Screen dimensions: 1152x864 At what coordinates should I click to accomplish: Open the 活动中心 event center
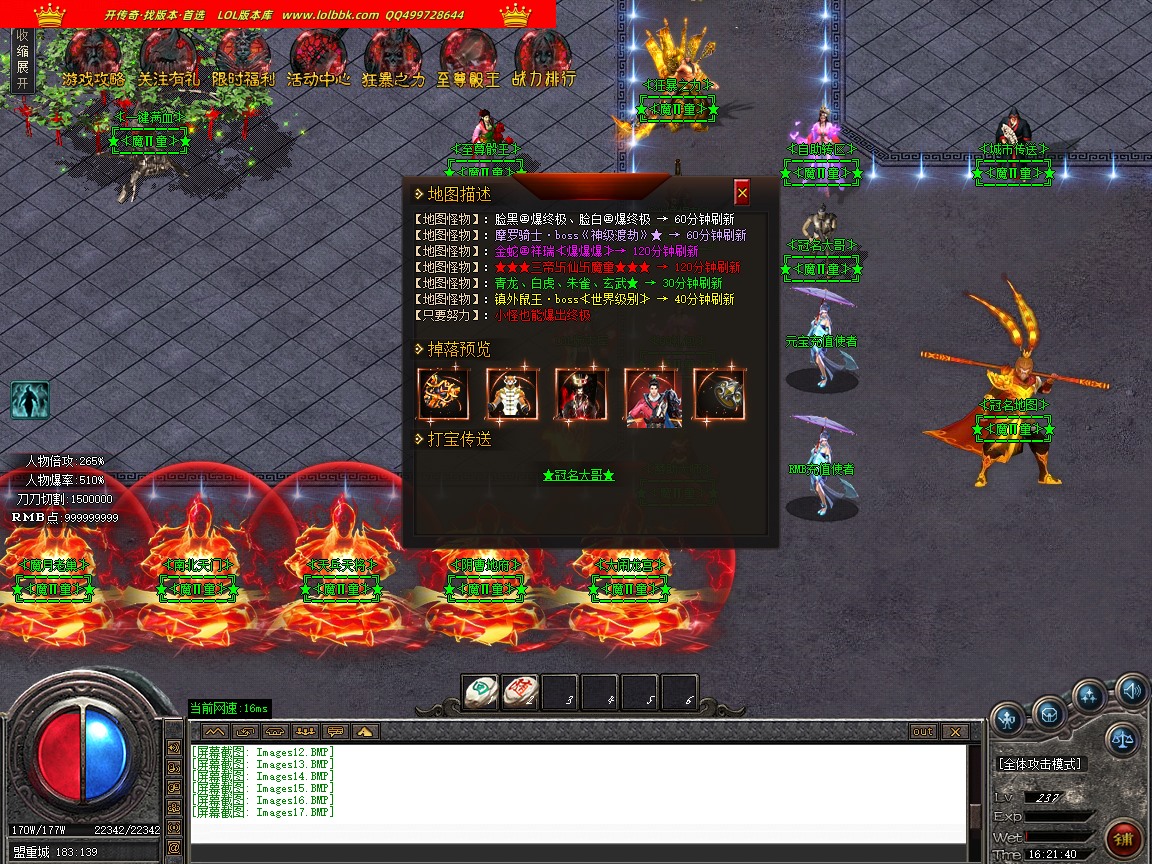pos(318,58)
